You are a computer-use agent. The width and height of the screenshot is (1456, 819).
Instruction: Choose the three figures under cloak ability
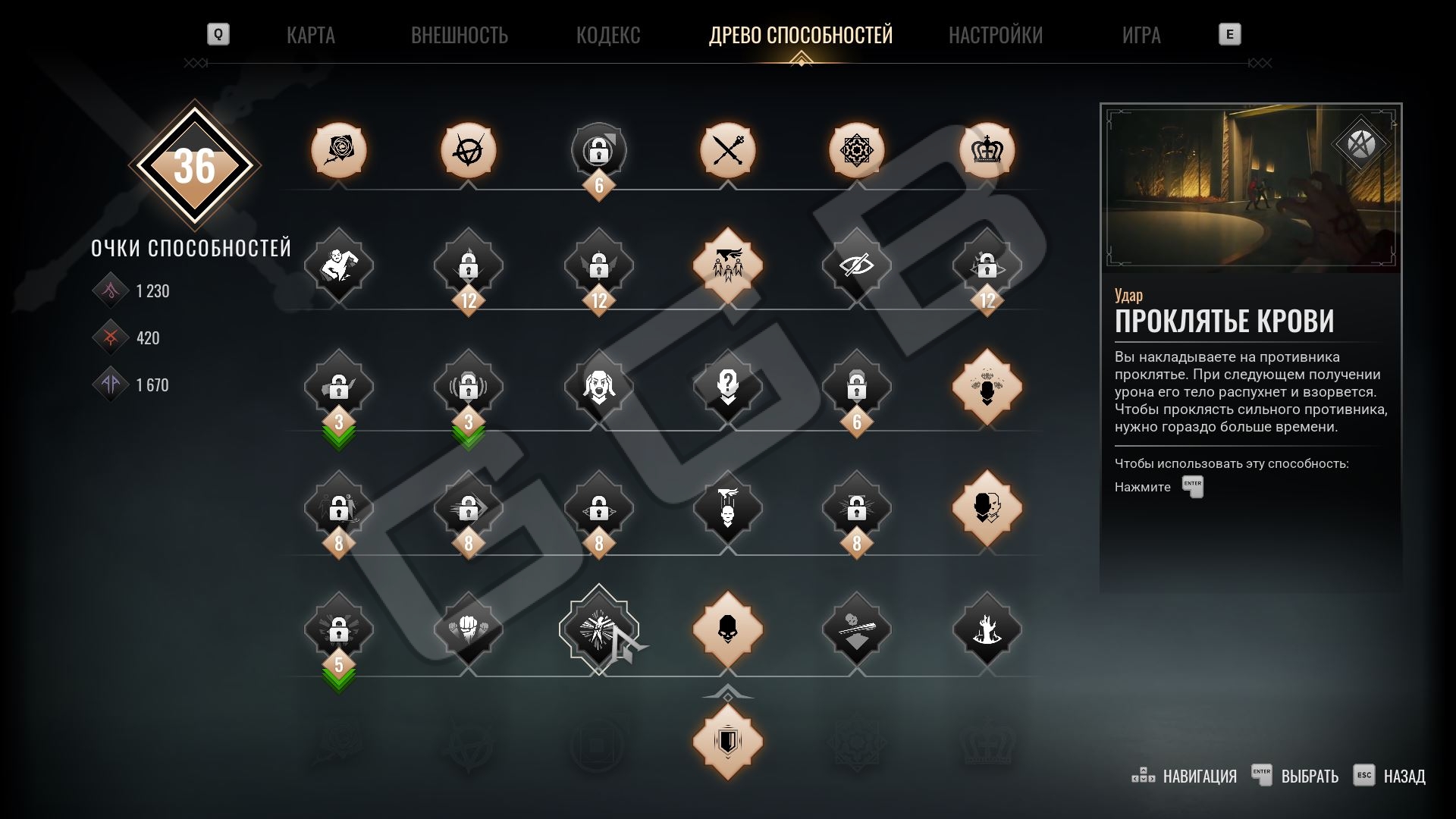click(727, 265)
